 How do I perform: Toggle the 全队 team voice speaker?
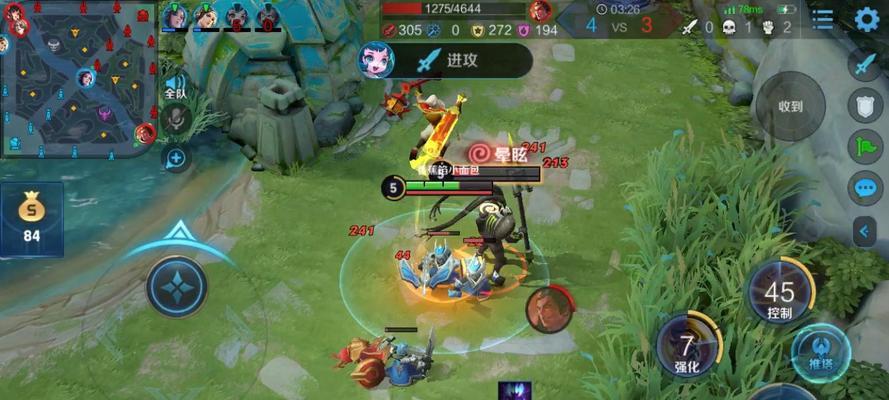[x=176, y=86]
